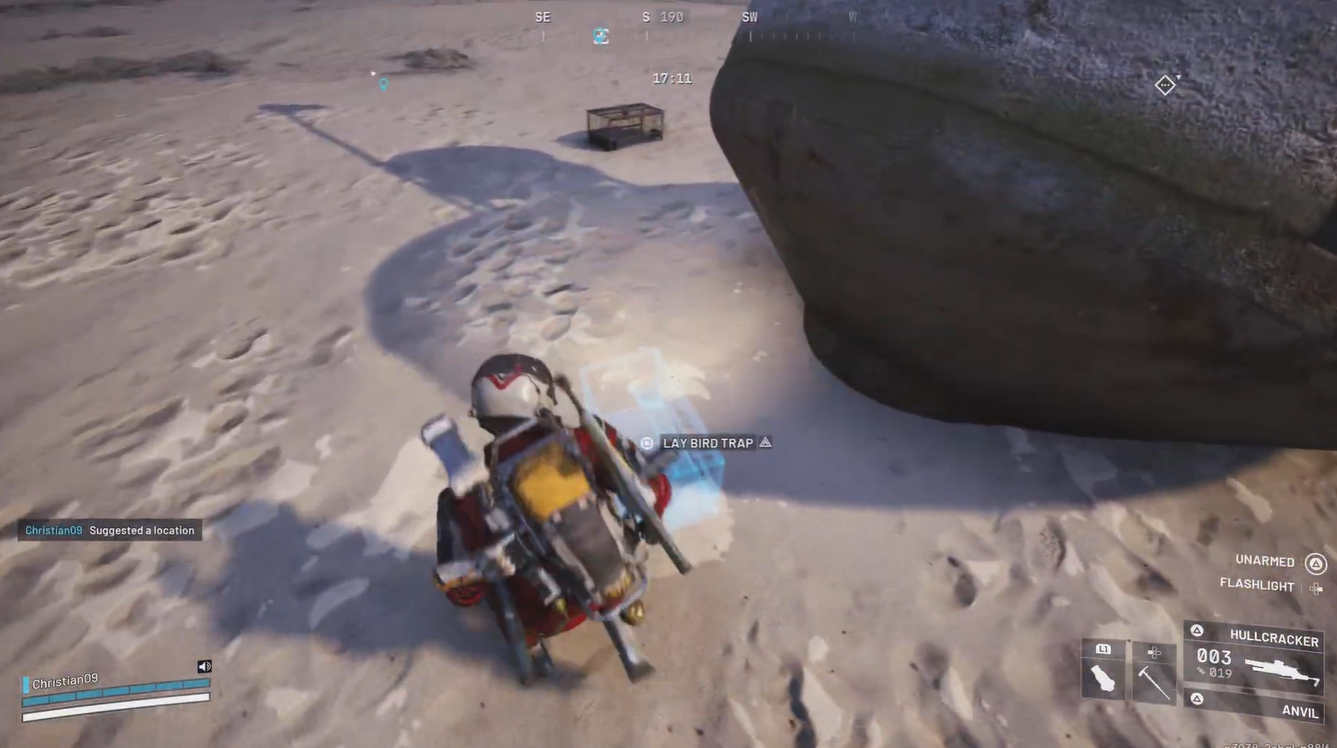Click the triangle button icon beside Hullcracker
The width and height of the screenshot is (1337, 748).
[1198, 629]
